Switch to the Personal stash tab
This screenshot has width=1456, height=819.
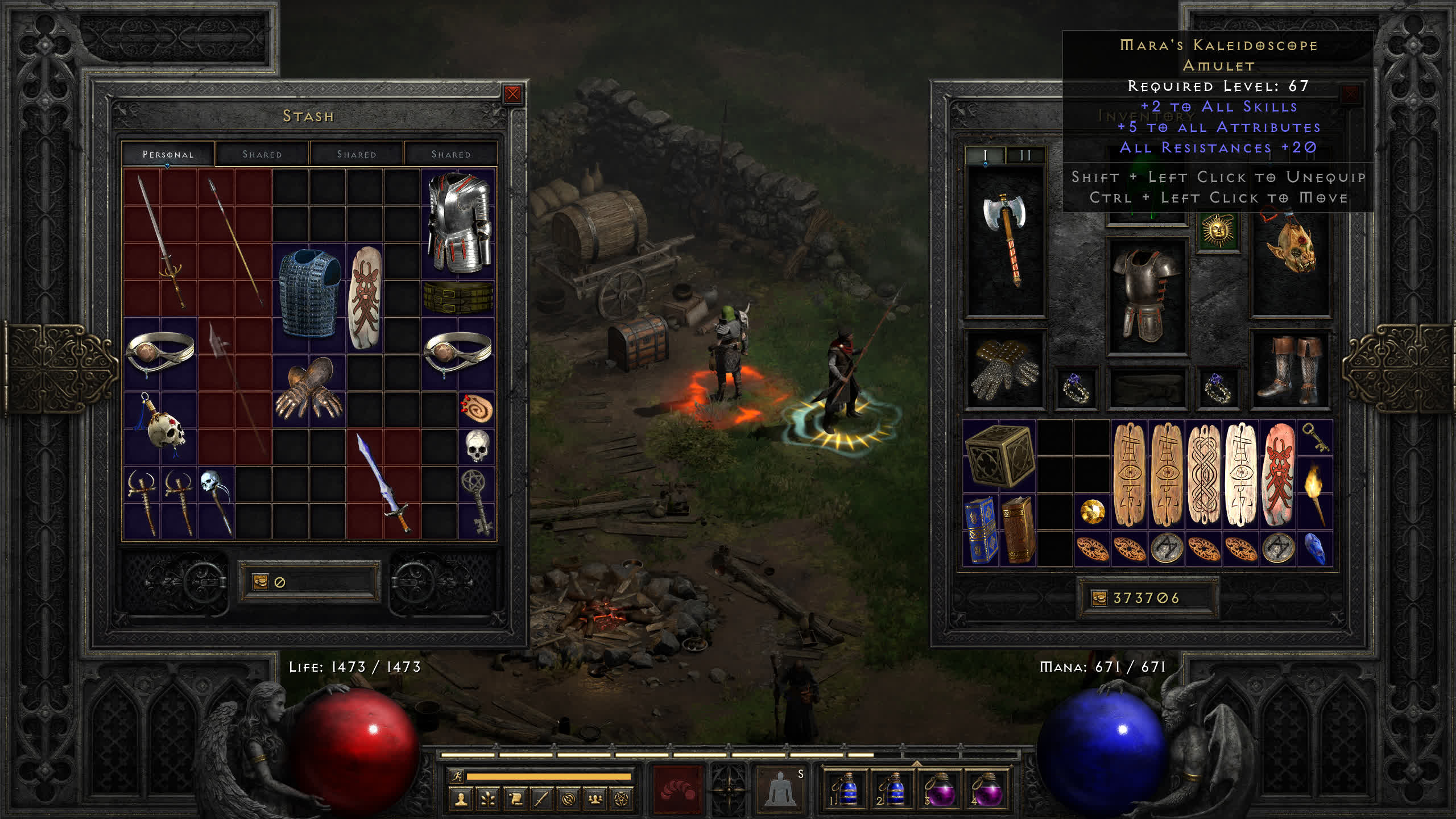[x=168, y=154]
